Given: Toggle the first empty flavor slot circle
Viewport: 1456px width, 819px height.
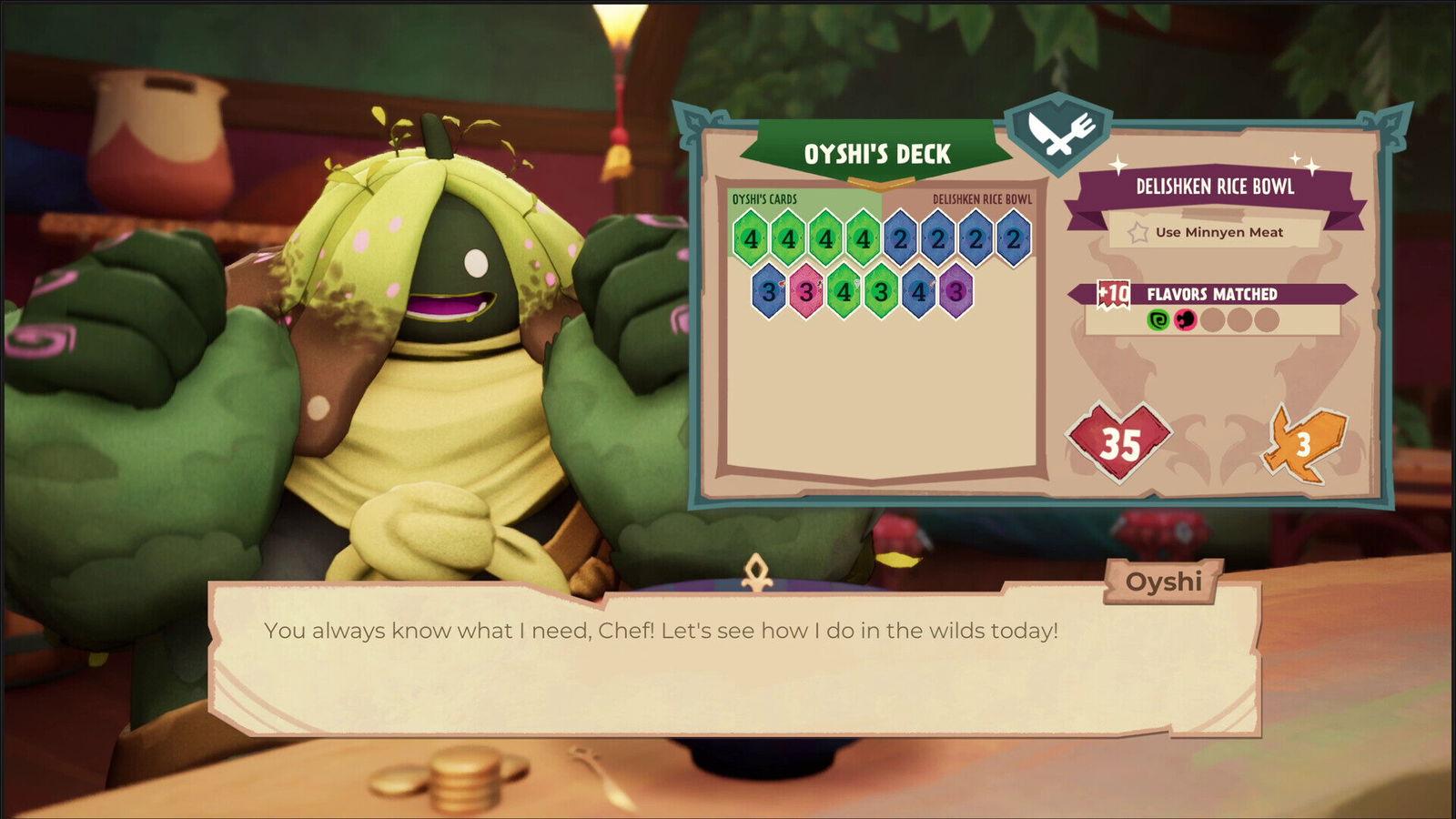Looking at the screenshot, I should [1211, 320].
